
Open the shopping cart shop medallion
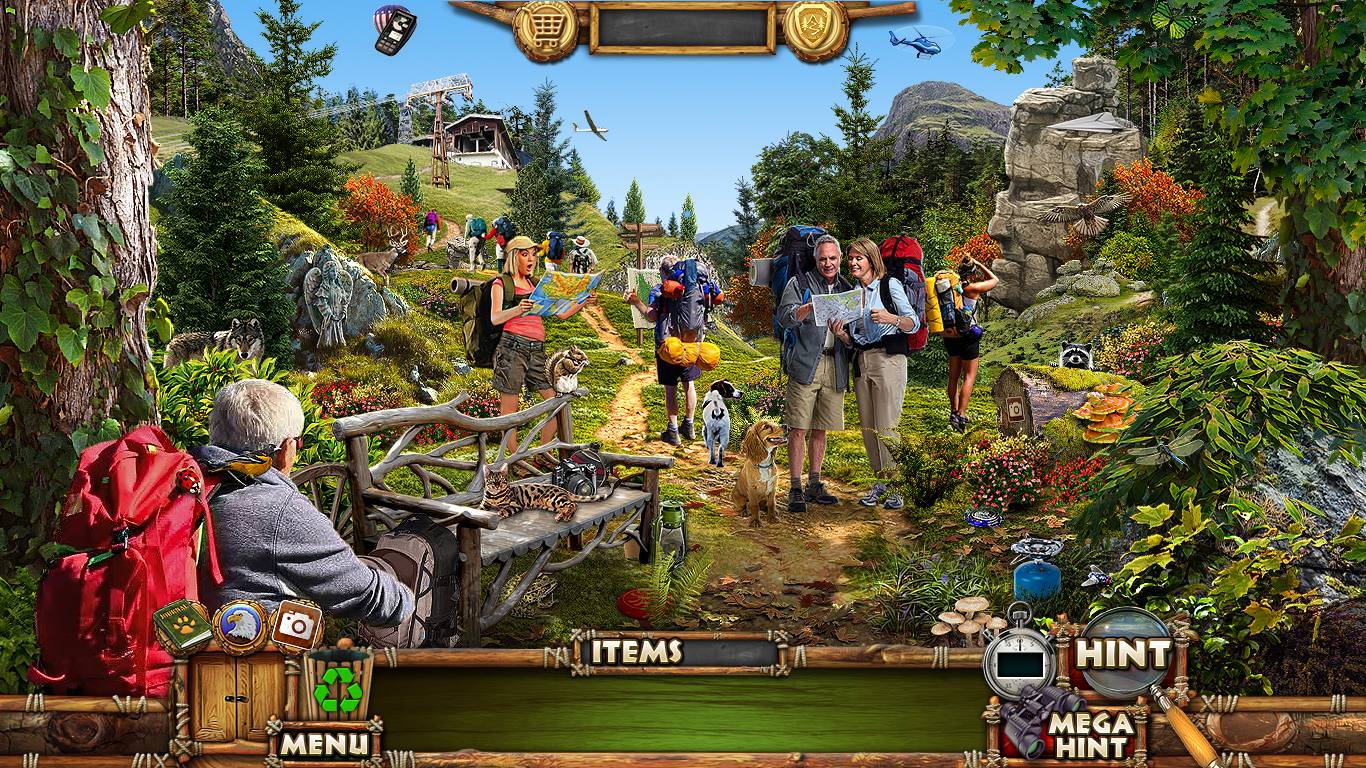click(546, 27)
